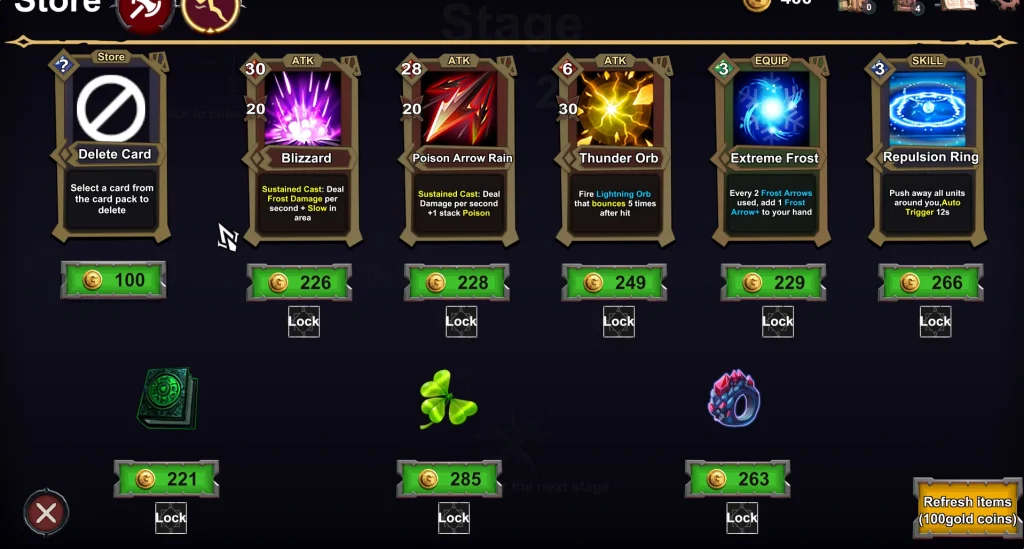
Task: Select the Delete Card store card
Action: (x=112, y=147)
